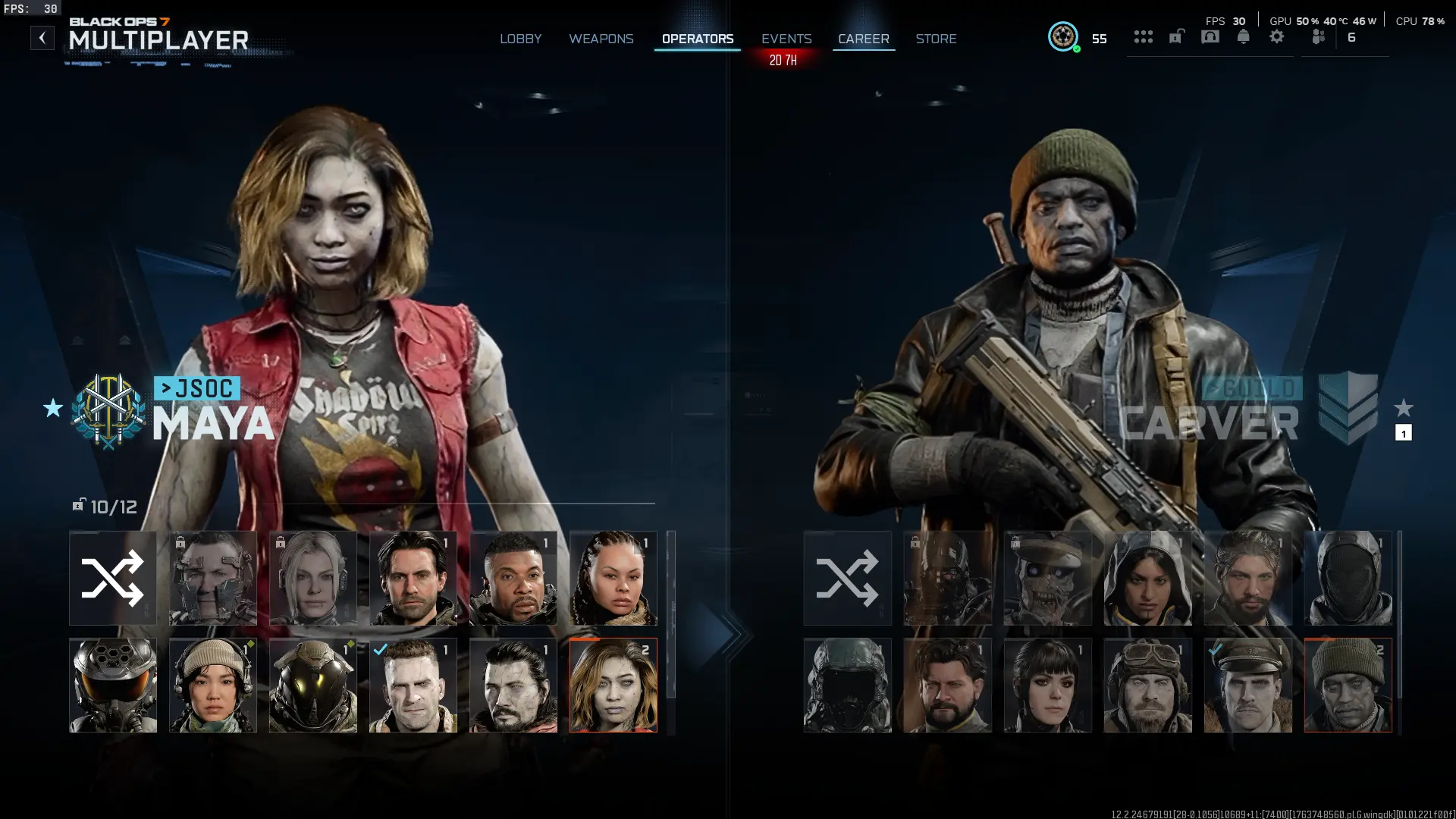1456x819 pixels.
Task: Click the rank 55 player emblem
Action: click(x=1064, y=36)
